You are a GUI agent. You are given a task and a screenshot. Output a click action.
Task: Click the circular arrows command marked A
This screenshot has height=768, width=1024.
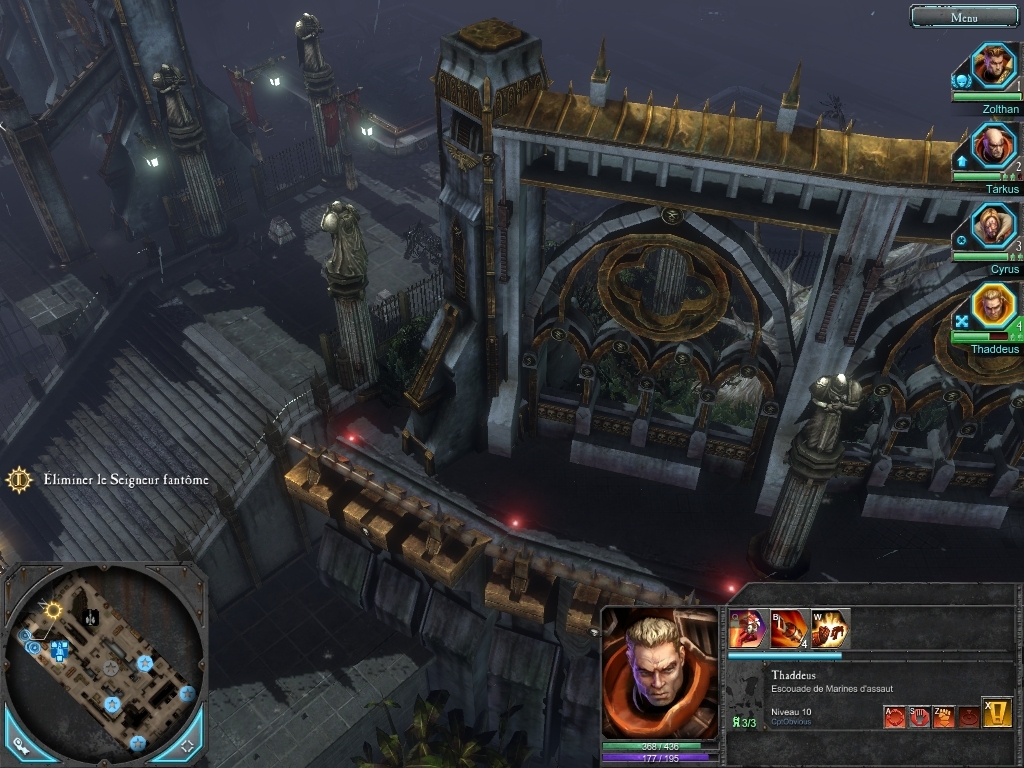point(894,716)
